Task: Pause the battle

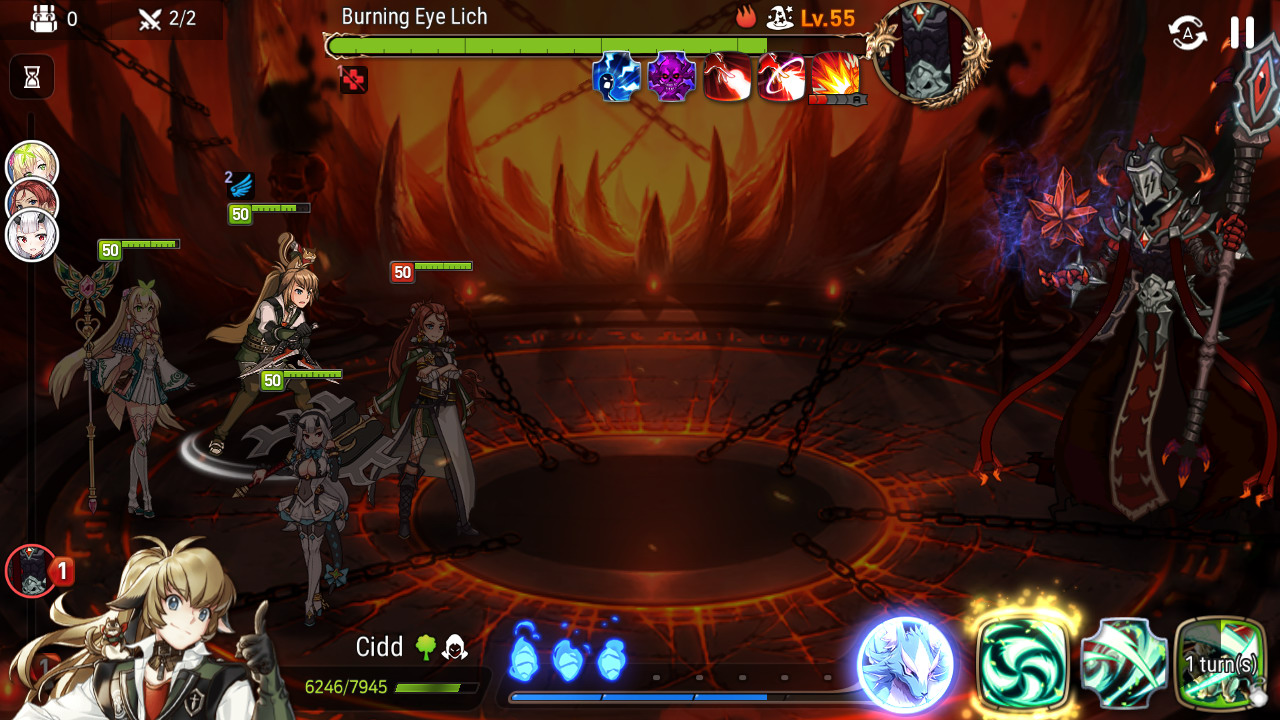Action: (1242, 33)
